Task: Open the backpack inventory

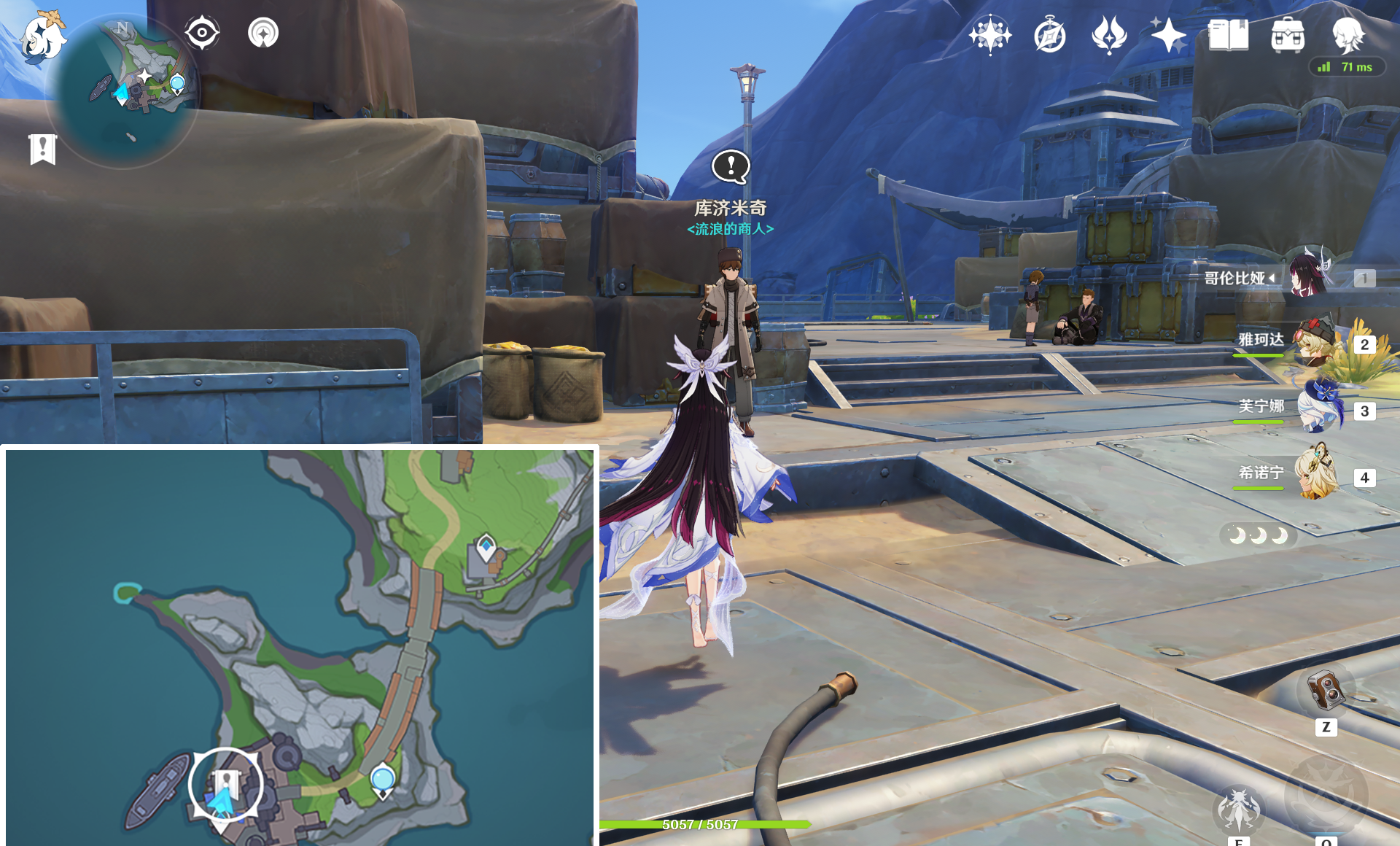Action: pyautogui.click(x=1288, y=35)
